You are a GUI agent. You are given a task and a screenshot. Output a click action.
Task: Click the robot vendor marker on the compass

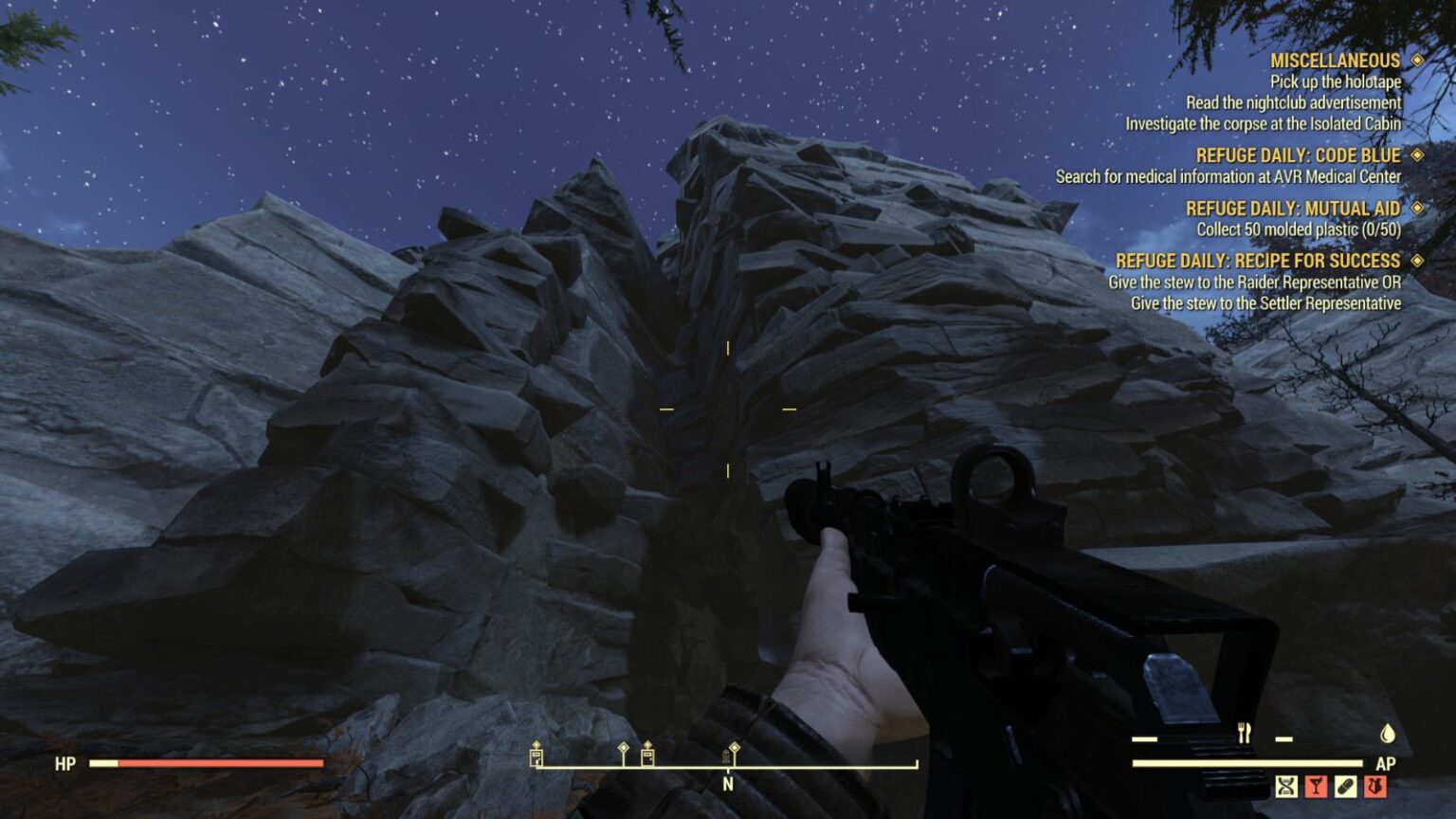pos(725,758)
